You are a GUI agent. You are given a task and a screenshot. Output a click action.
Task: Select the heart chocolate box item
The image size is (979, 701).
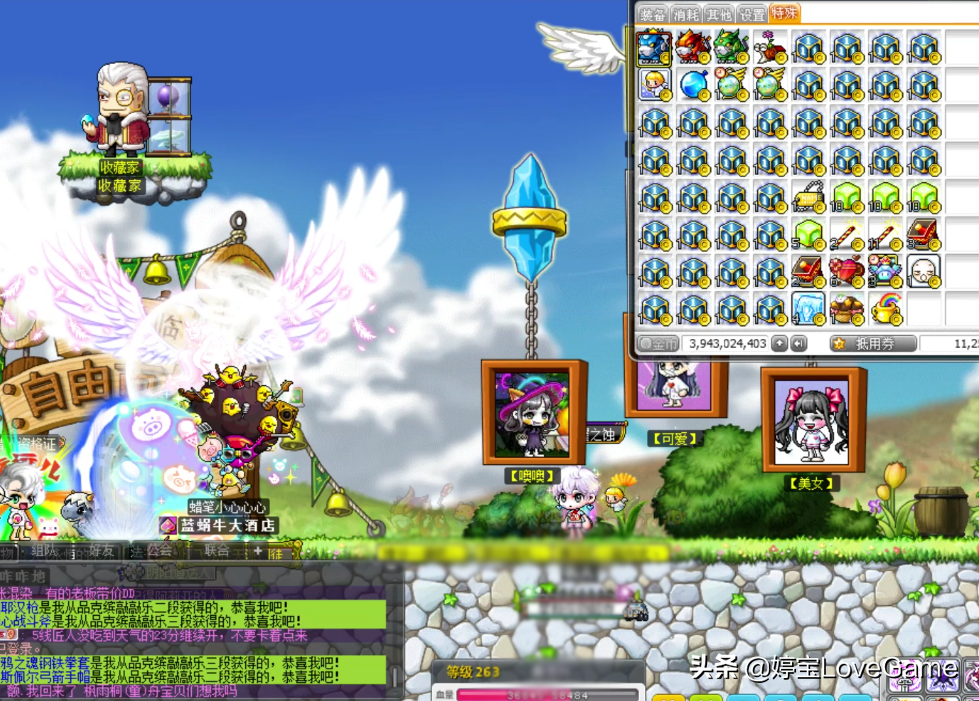pos(846,271)
